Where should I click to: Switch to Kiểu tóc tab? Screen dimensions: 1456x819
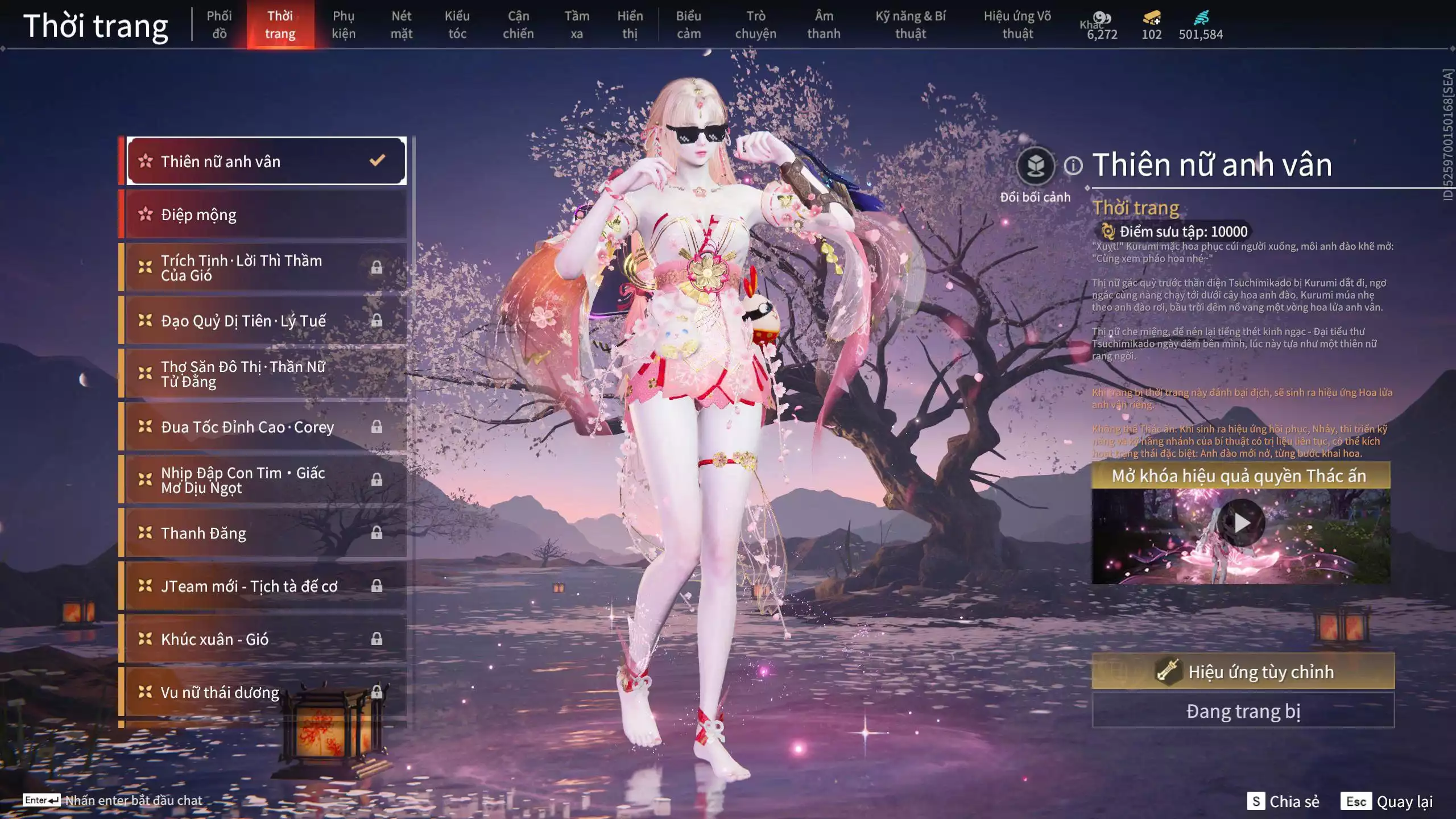(457, 24)
